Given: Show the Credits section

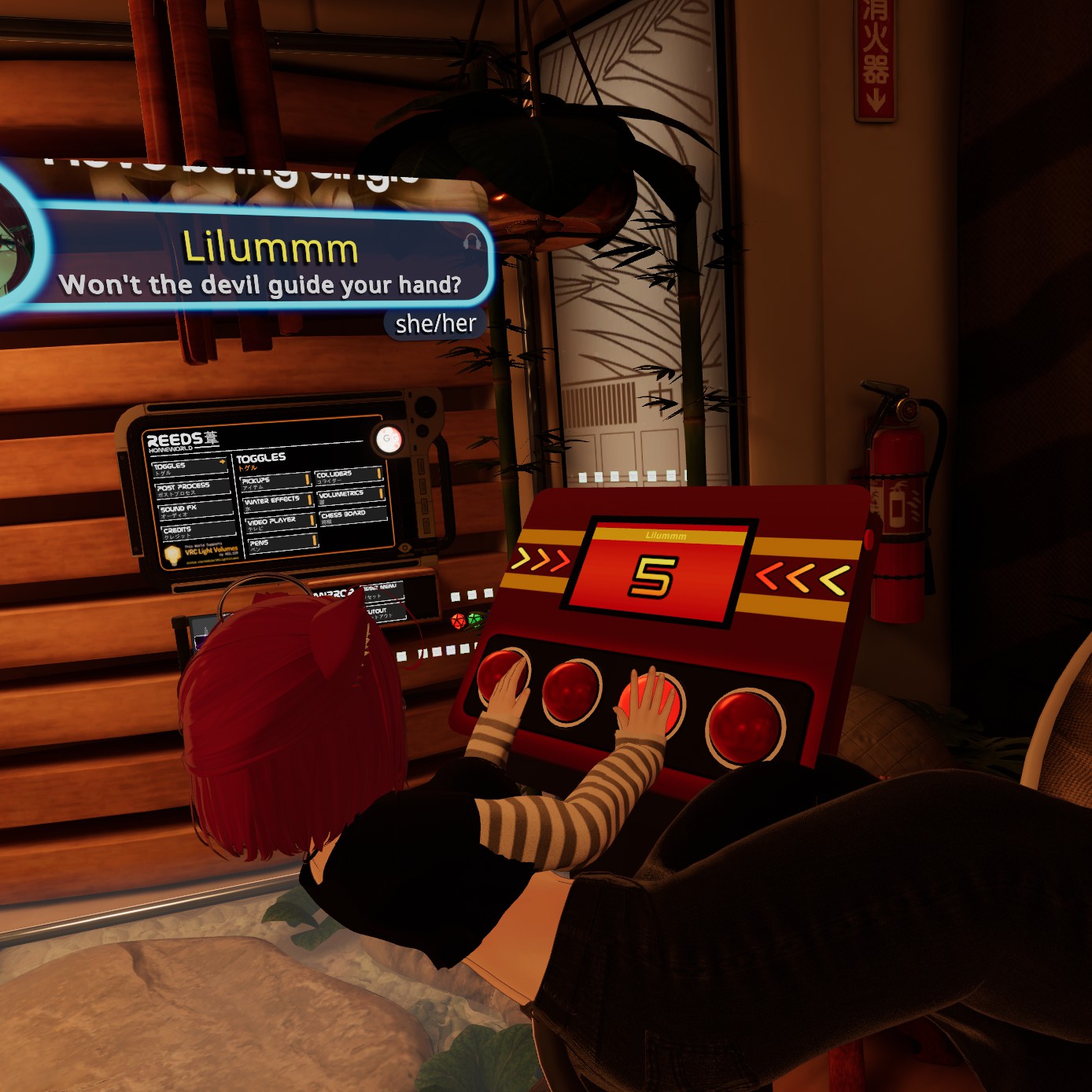Looking at the screenshot, I should [x=197, y=532].
